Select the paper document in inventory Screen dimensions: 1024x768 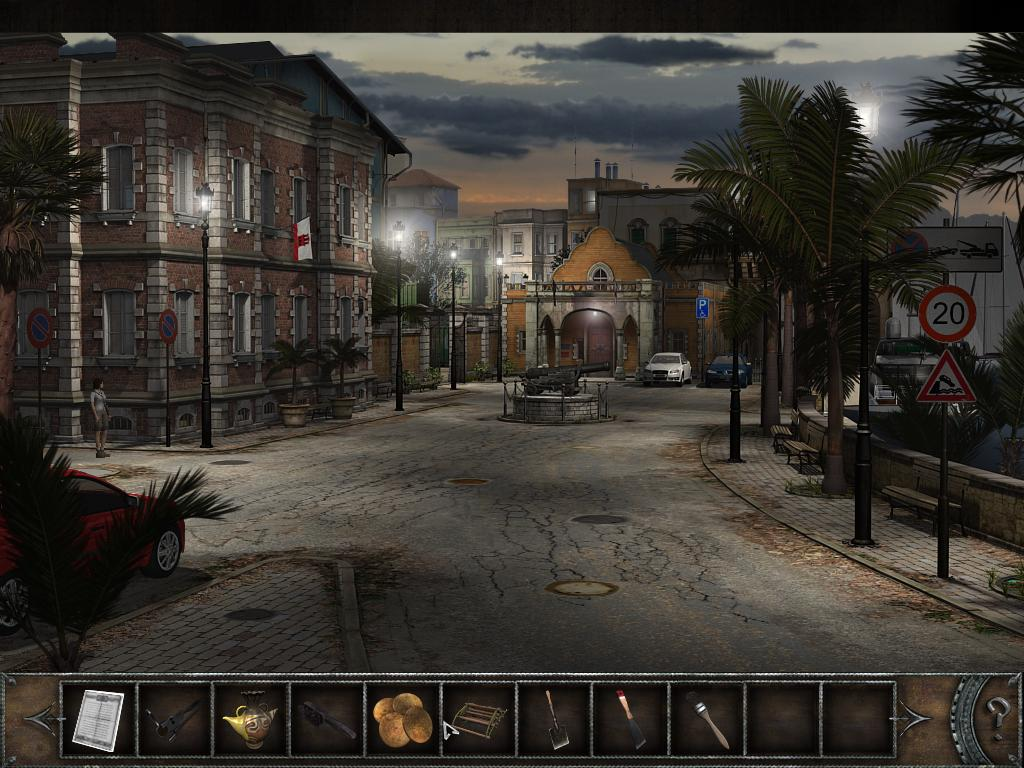tap(98, 719)
